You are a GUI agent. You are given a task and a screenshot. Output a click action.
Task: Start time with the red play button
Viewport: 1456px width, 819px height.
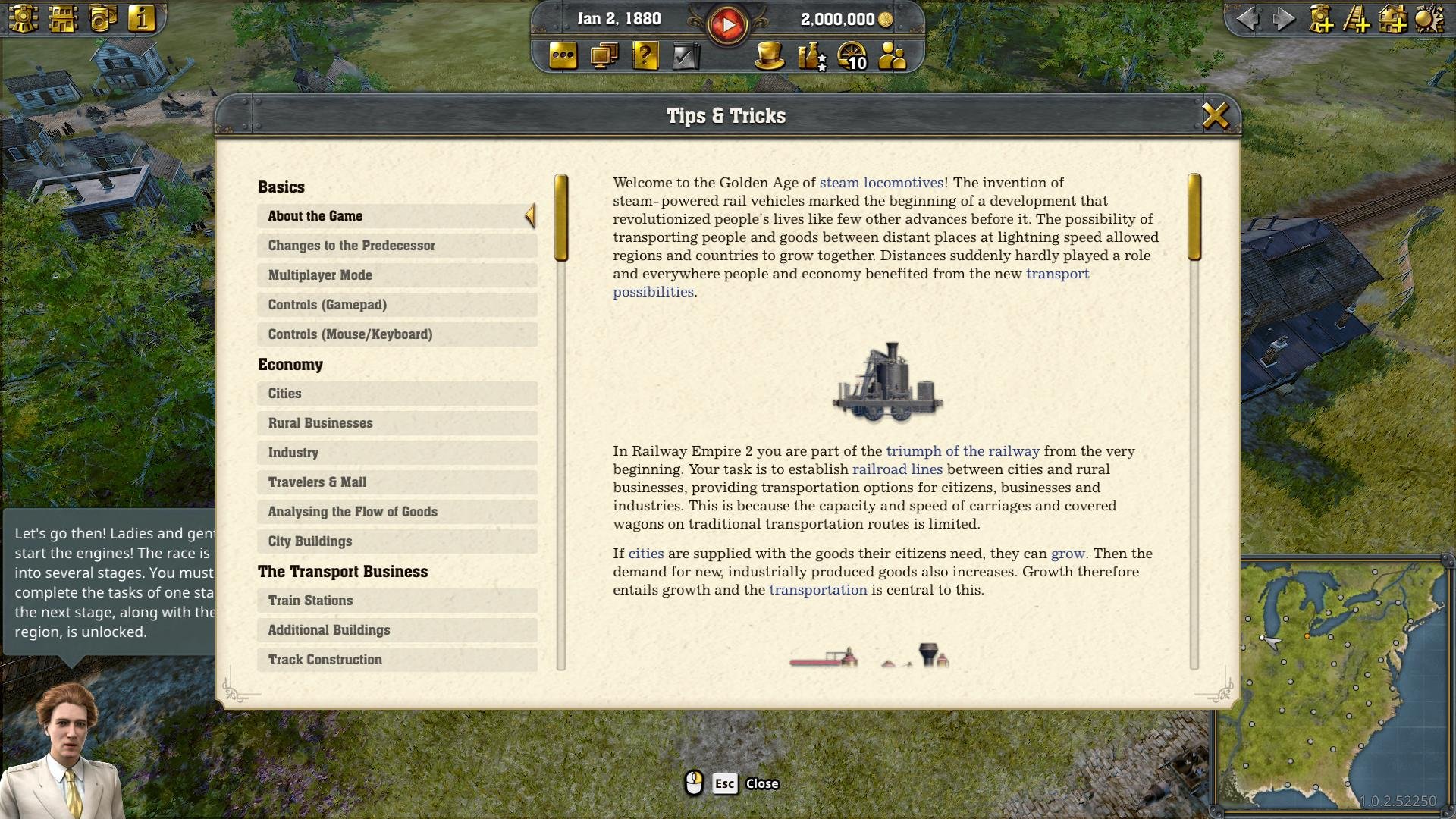pos(727,25)
